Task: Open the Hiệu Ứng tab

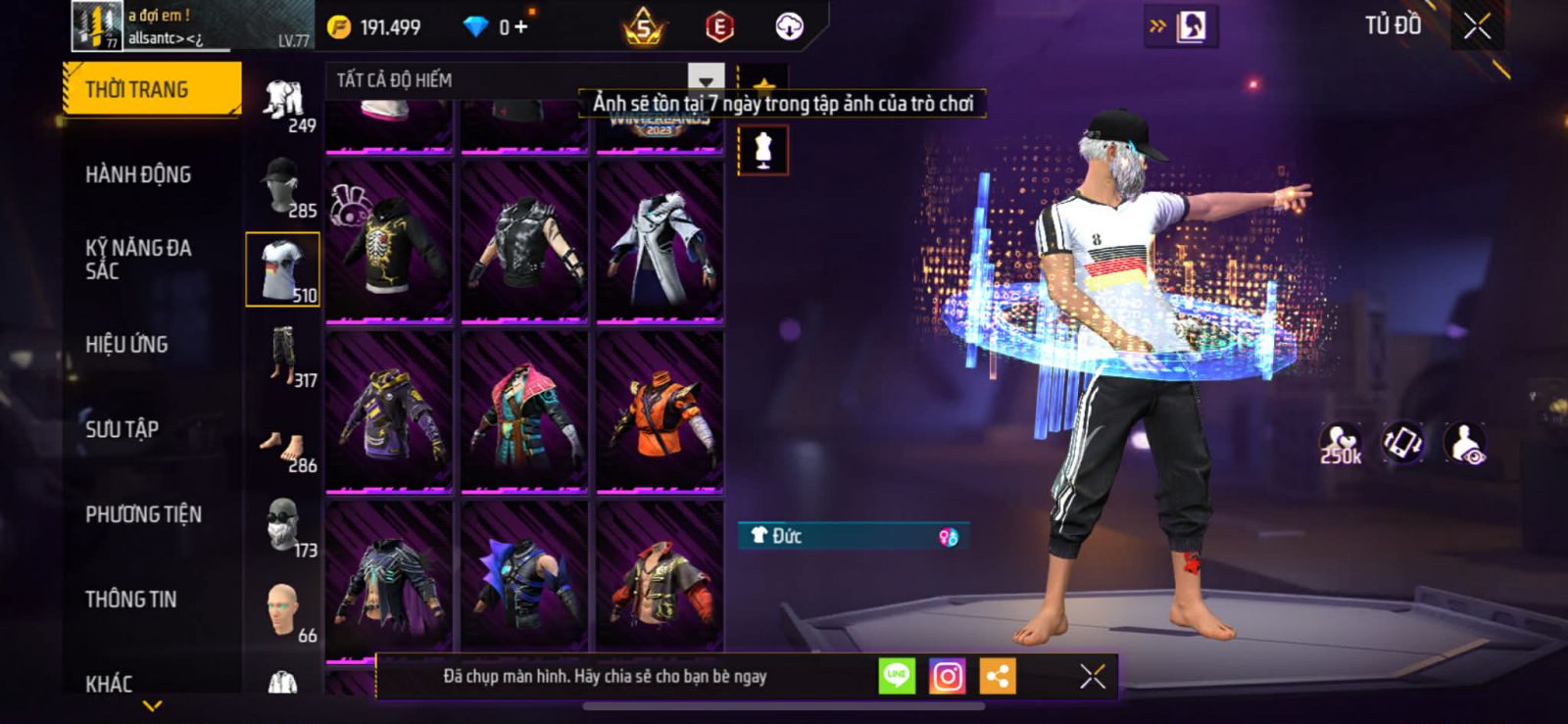Action: (x=126, y=344)
